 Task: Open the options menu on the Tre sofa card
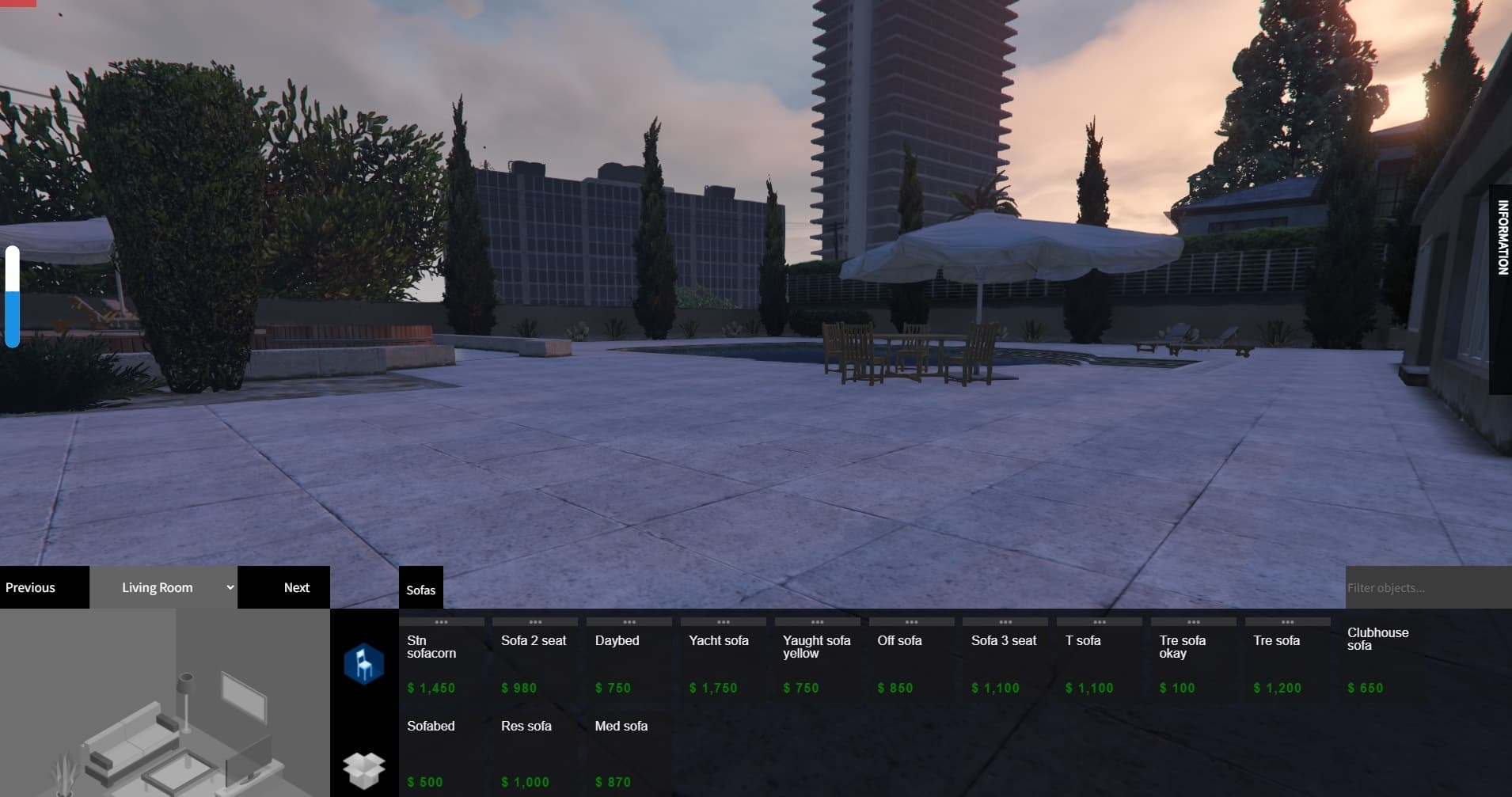tap(1288, 622)
